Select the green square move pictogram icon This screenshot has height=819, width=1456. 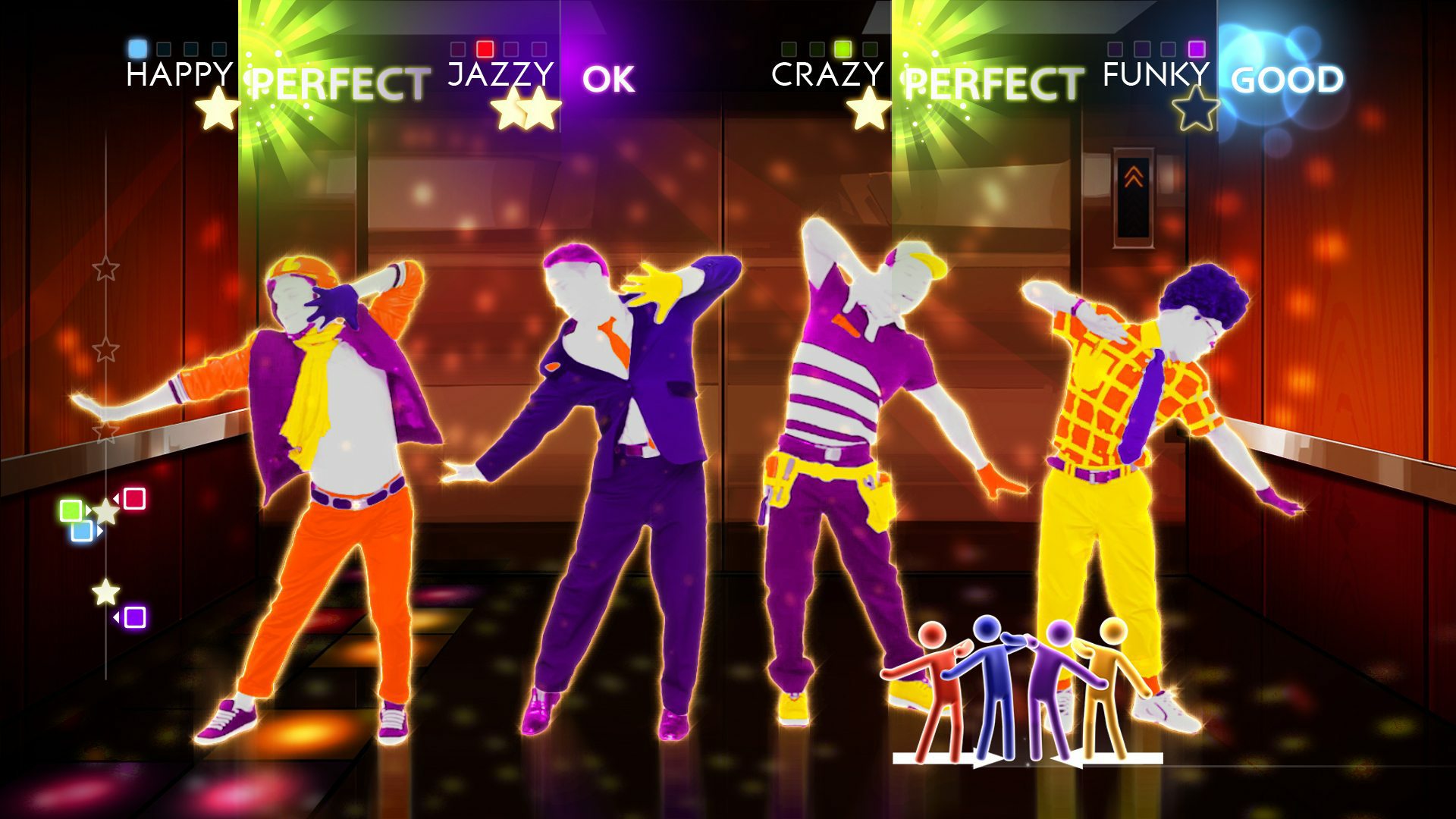(71, 509)
